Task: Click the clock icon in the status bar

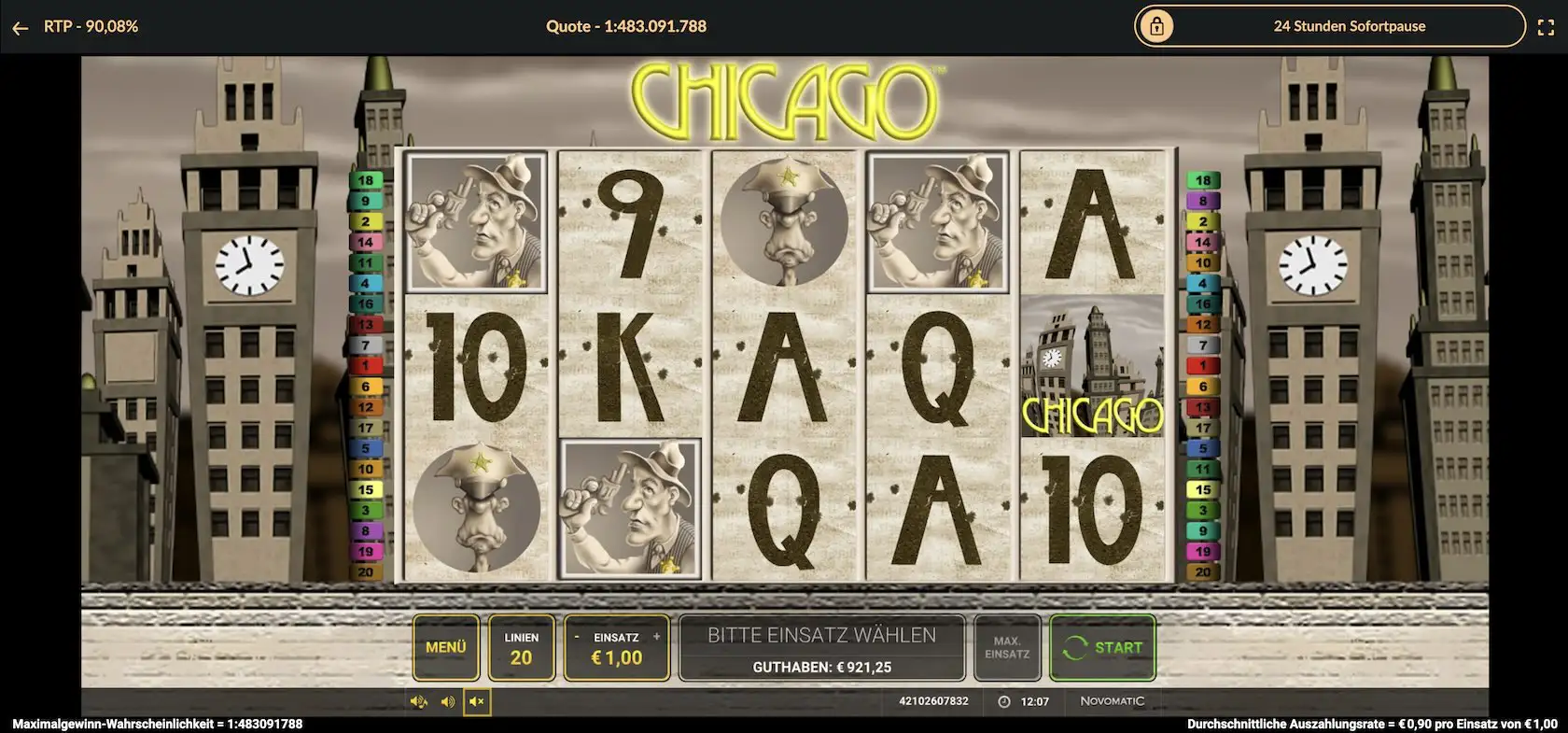Action: [x=1002, y=701]
